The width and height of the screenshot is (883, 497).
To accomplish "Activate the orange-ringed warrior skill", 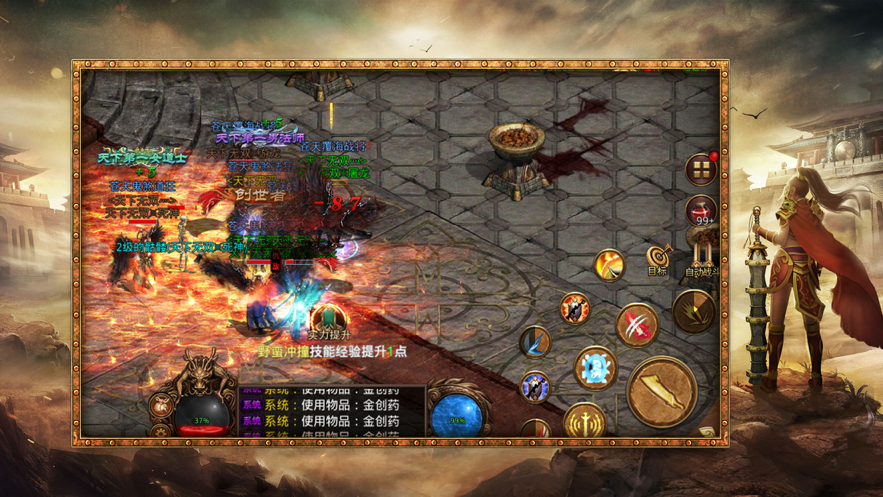I will point(574,308).
